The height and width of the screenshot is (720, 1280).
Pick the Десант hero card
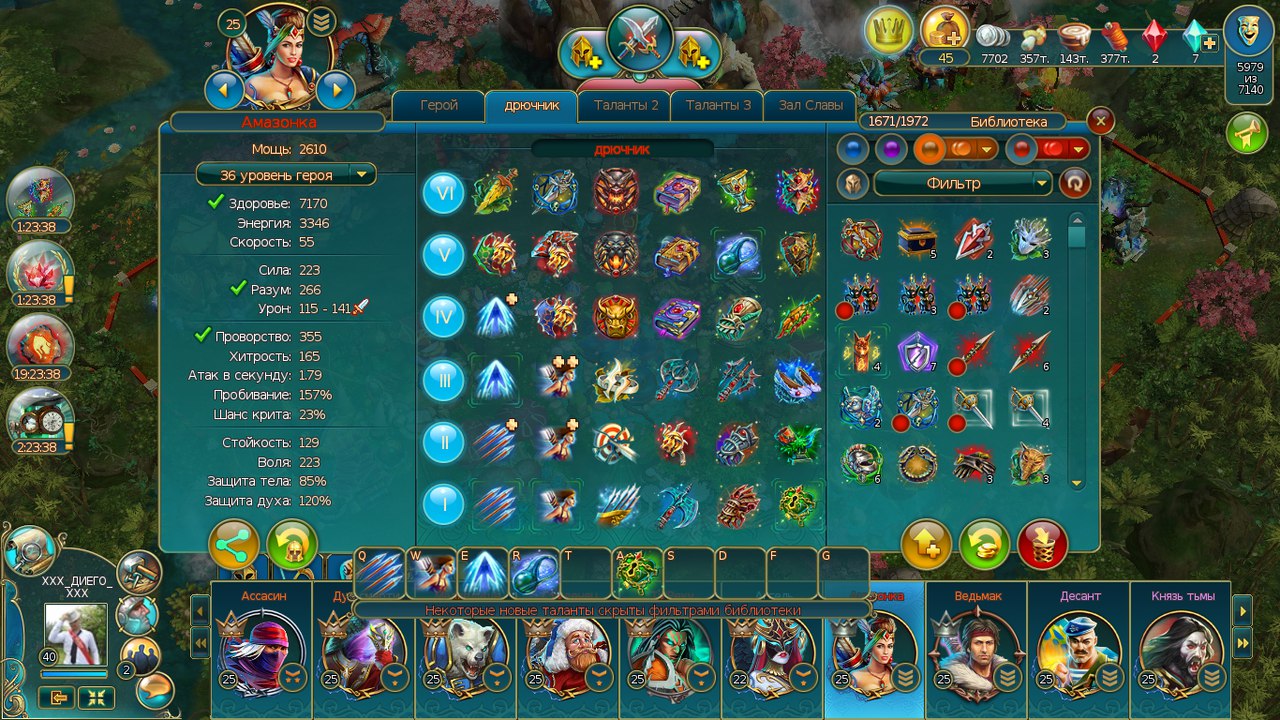pos(1079,650)
